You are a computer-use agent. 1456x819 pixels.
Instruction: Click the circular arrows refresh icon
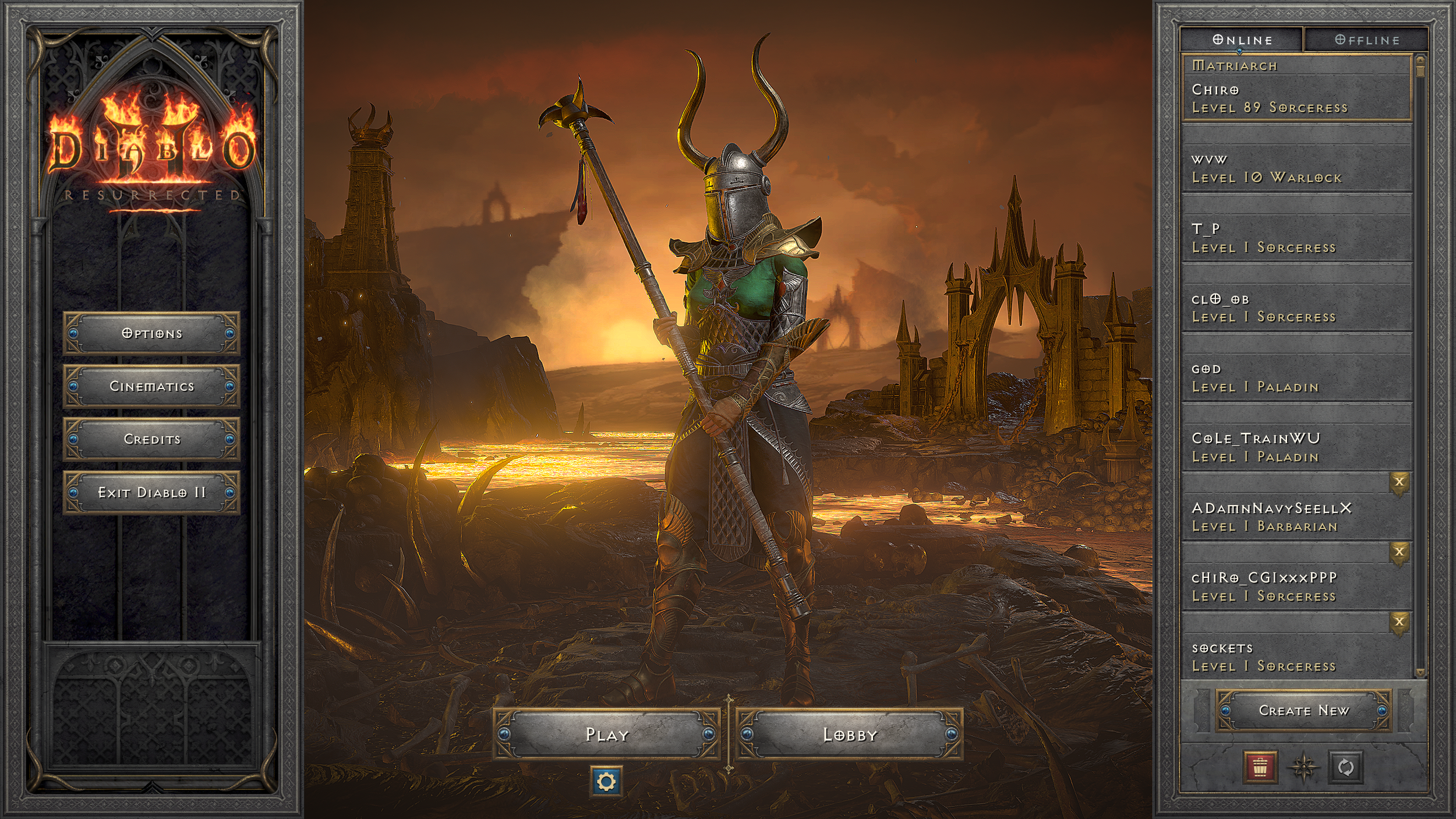(x=1345, y=767)
